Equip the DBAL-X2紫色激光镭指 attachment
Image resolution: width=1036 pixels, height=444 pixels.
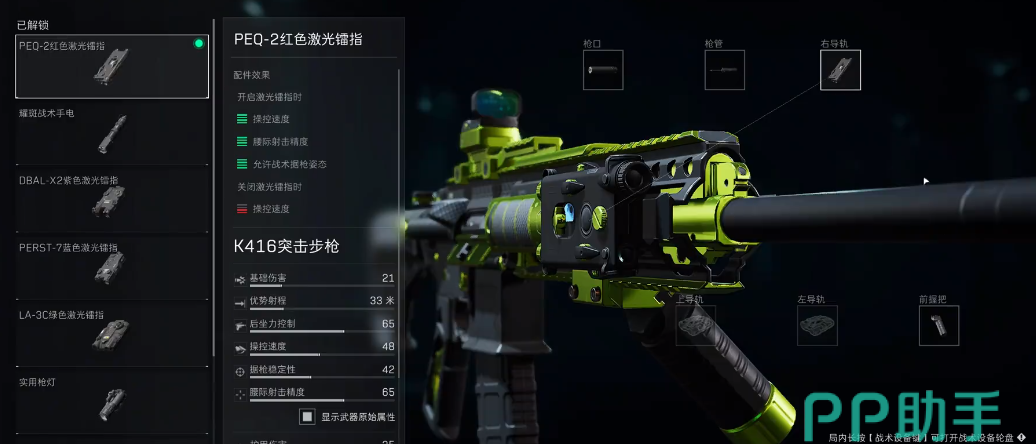tap(112, 200)
